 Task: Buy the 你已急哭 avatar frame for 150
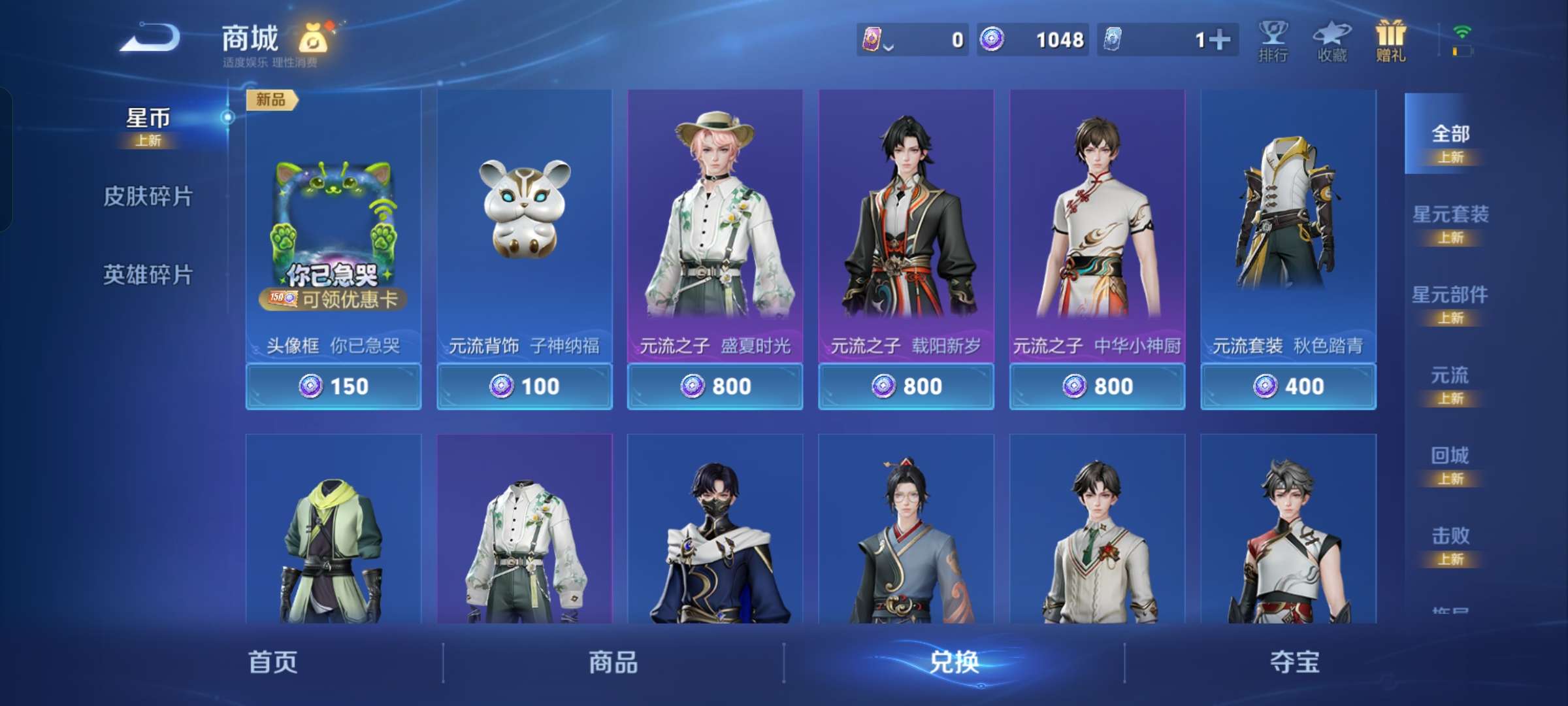click(333, 386)
